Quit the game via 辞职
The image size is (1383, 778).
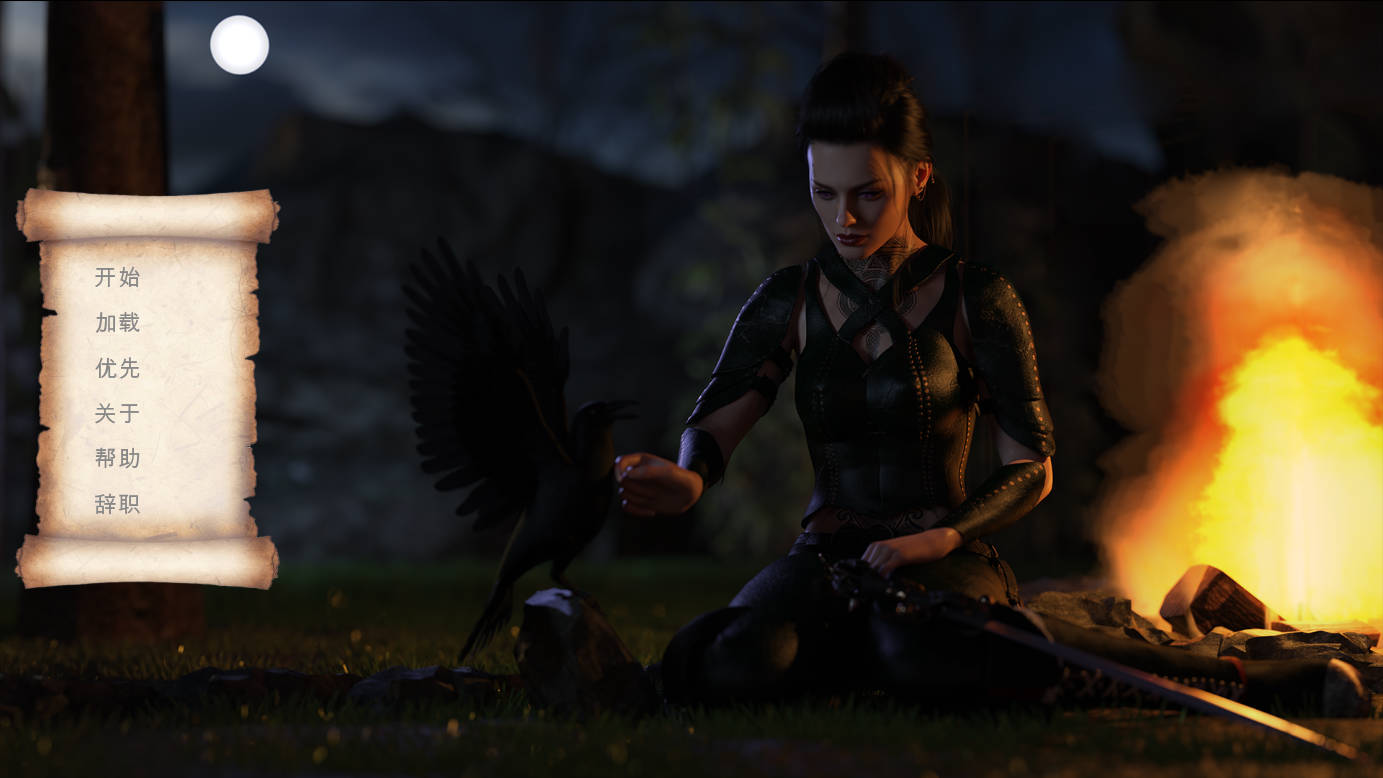[x=117, y=504]
